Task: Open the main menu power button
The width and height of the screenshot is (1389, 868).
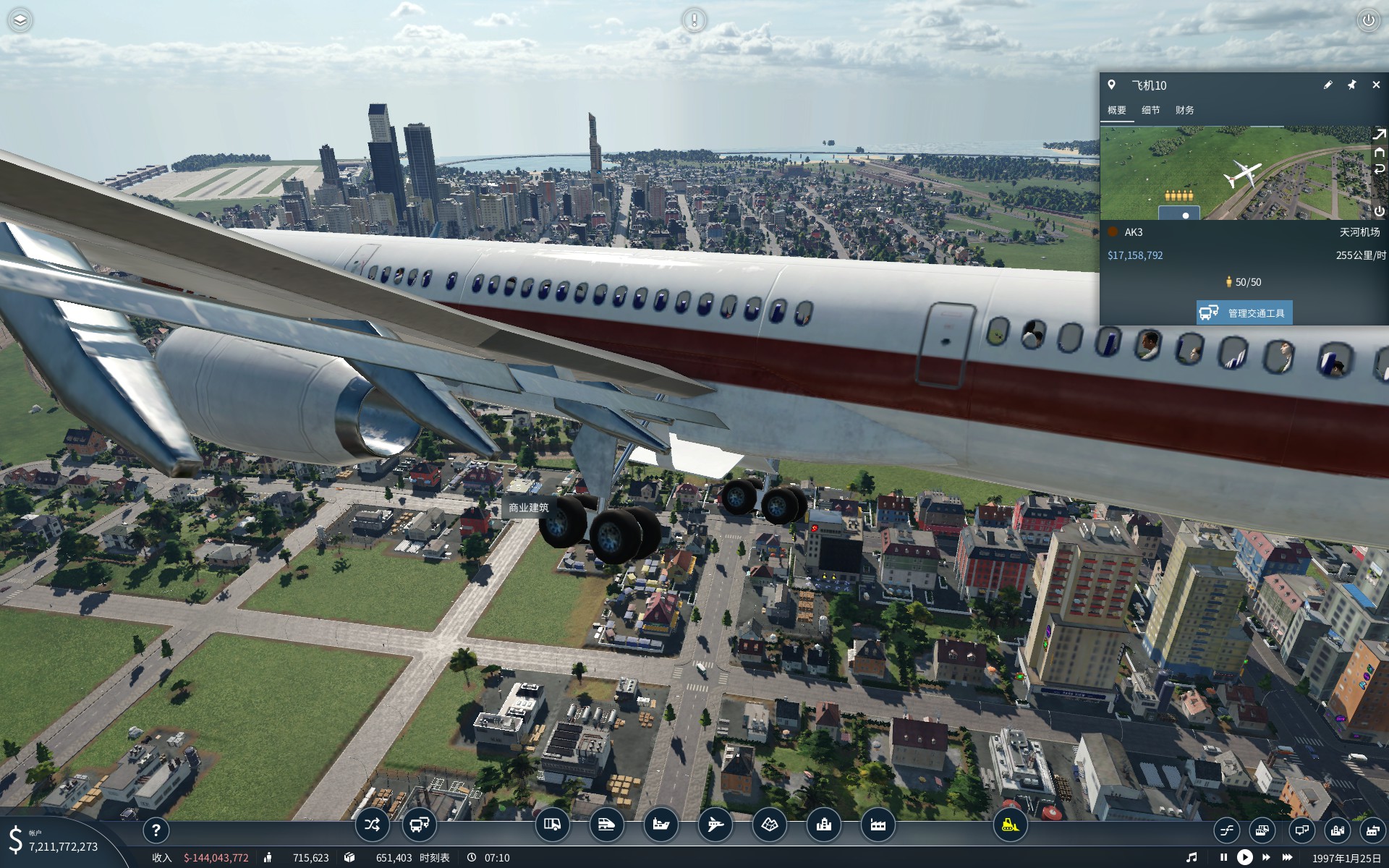Action: click(x=1368, y=20)
